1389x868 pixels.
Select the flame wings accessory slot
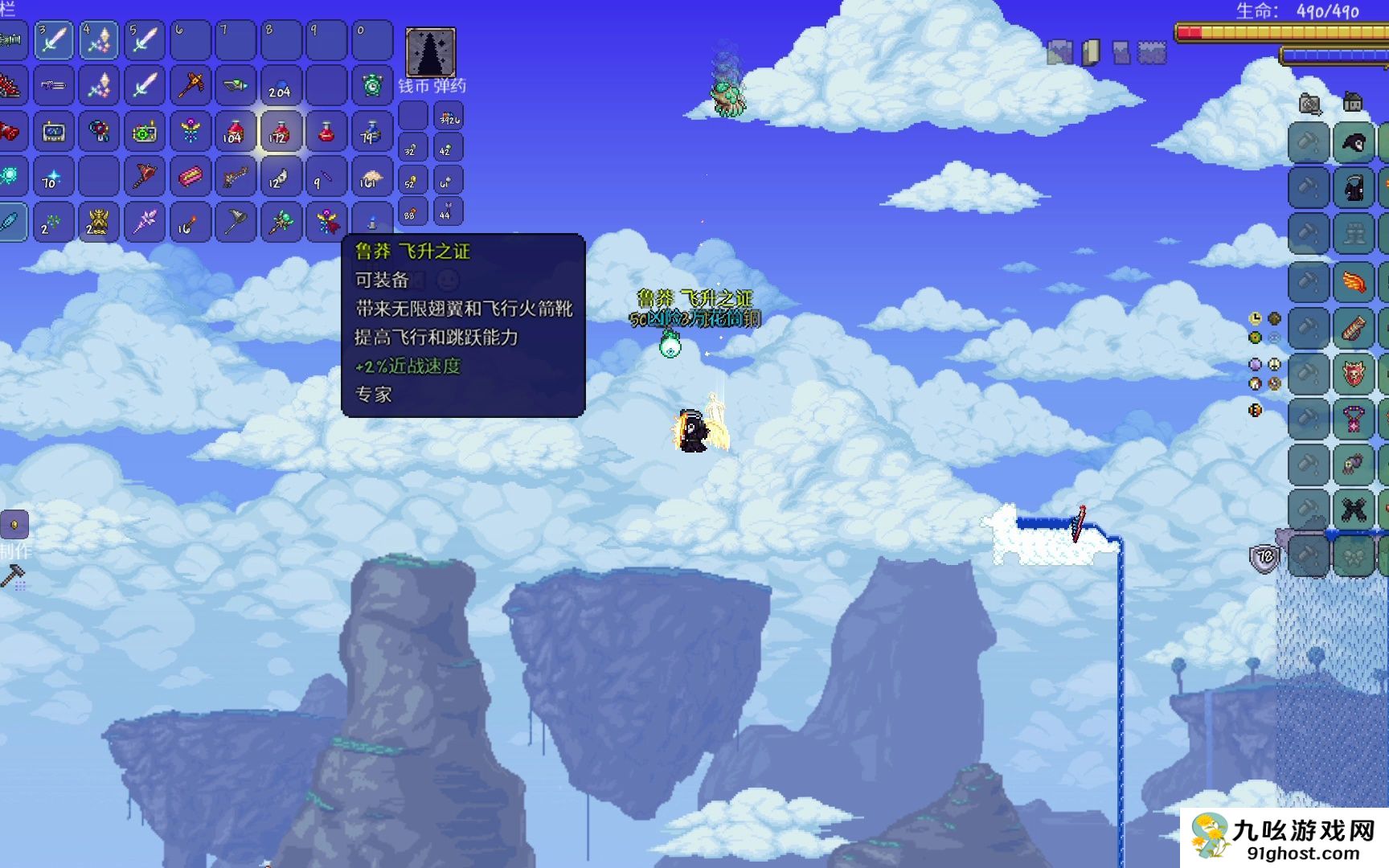(x=1354, y=282)
